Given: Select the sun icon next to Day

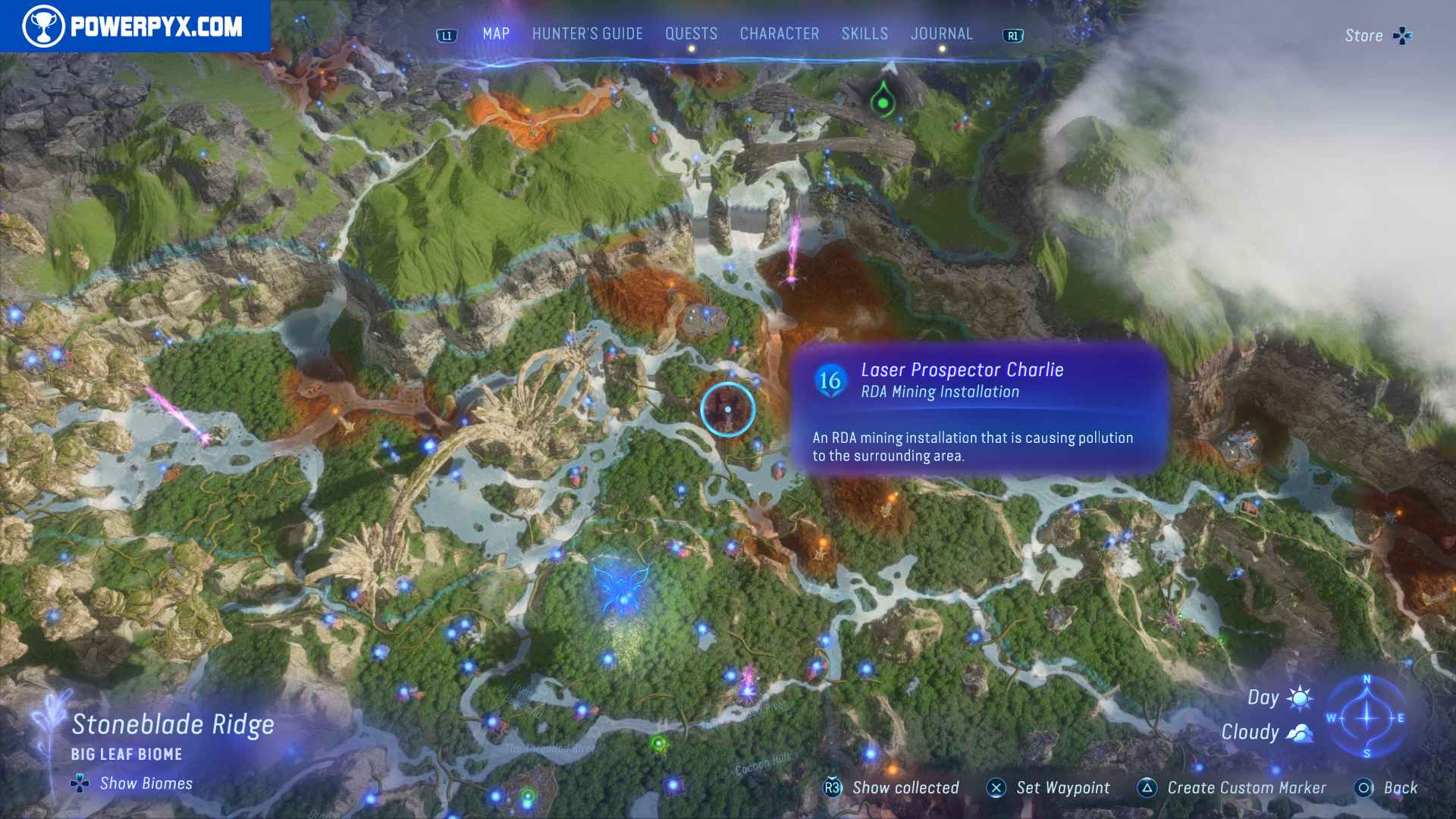Looking at the screenshot, I should 1298,697.
